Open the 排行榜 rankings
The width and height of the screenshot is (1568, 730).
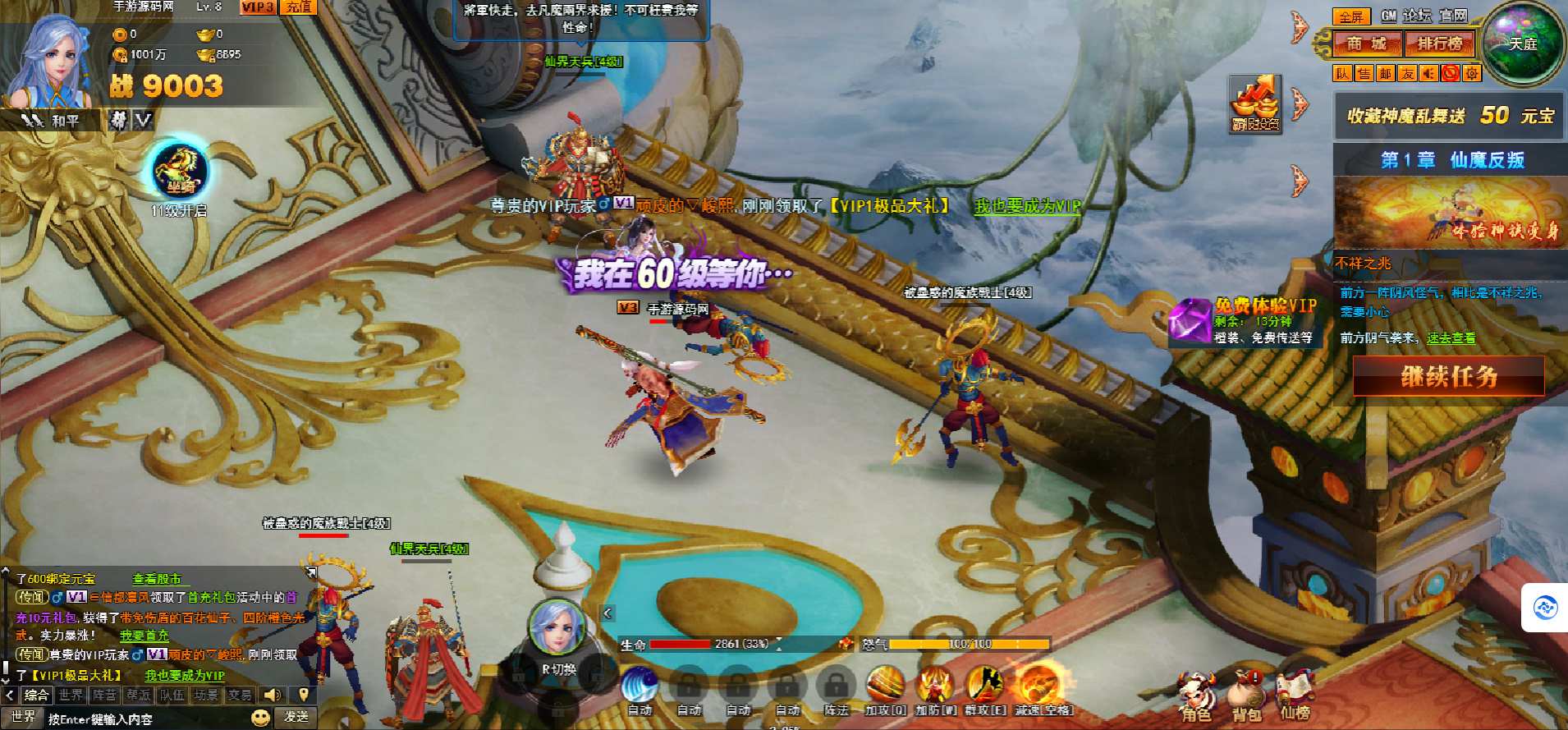click(1439, 44)
